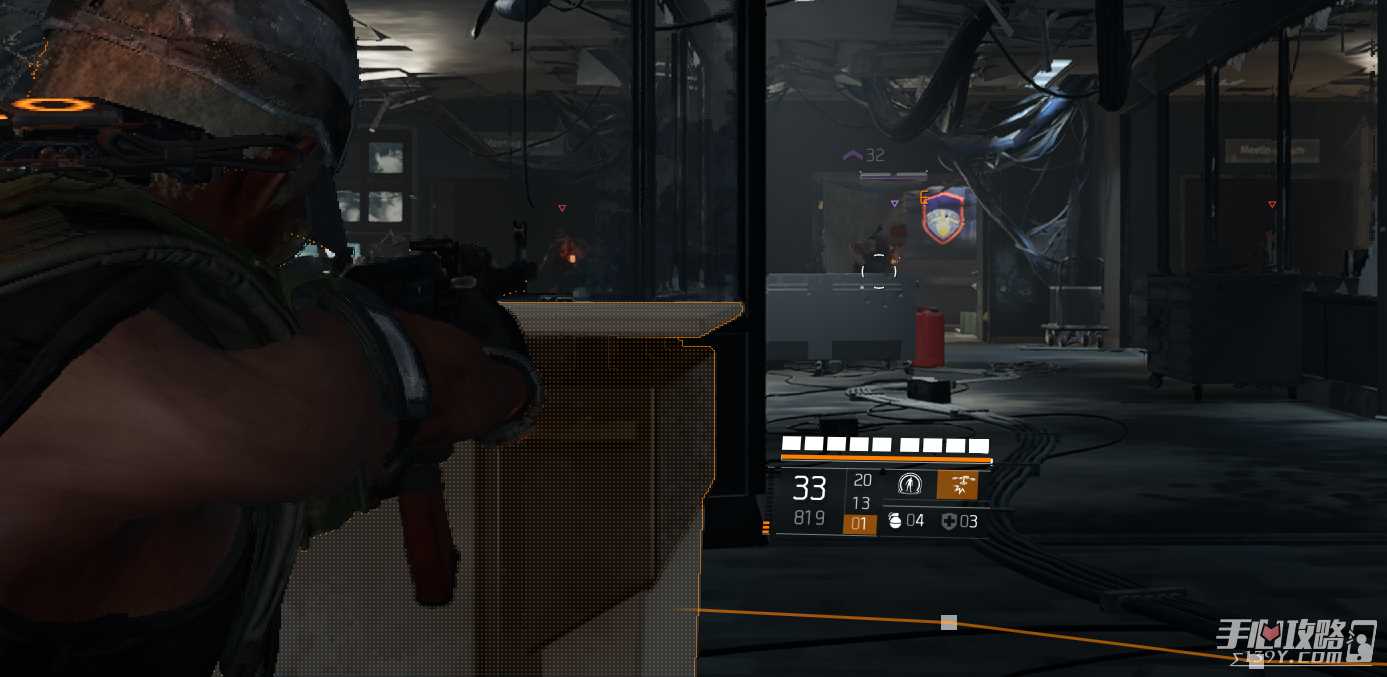Select the grenade icon
This screenshot has width=1387, height=677.
pyautogui.click(x=896, y=520)
